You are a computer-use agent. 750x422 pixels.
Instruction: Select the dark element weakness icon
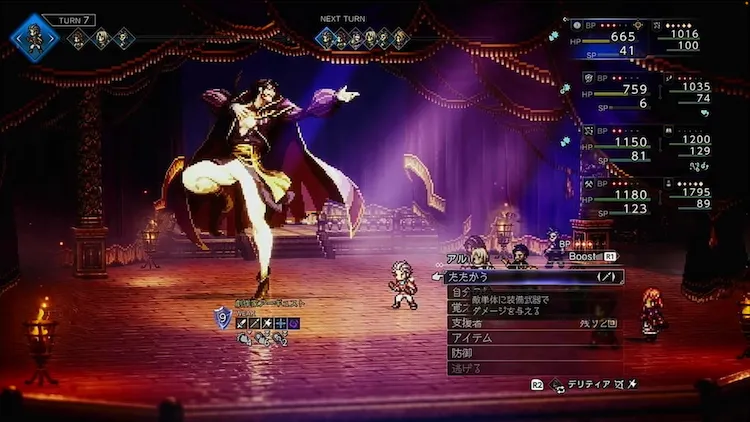pyautogui.click(x=295, y=323)
